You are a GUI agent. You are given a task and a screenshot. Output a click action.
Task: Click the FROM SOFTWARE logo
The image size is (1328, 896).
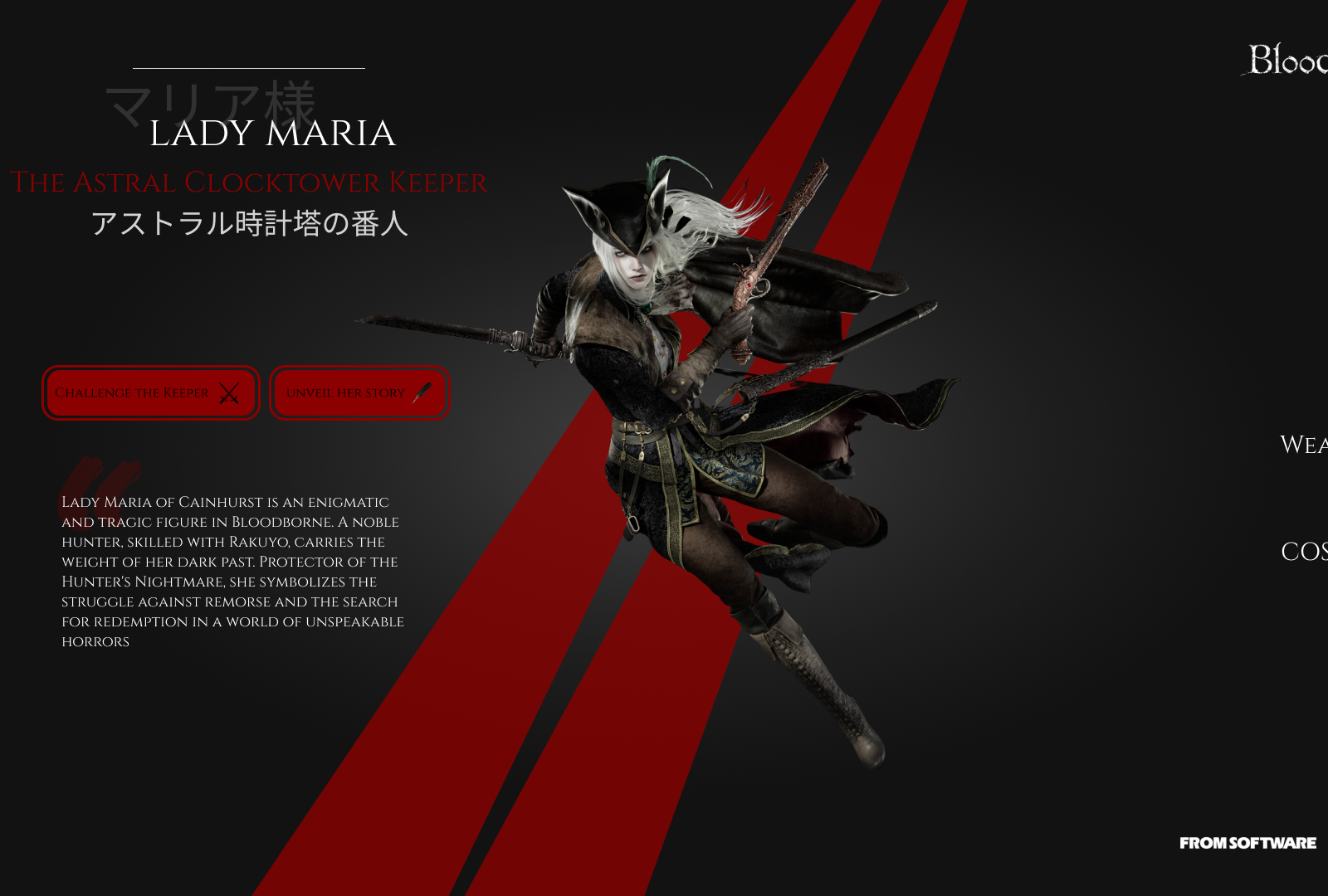point(1248,843)
